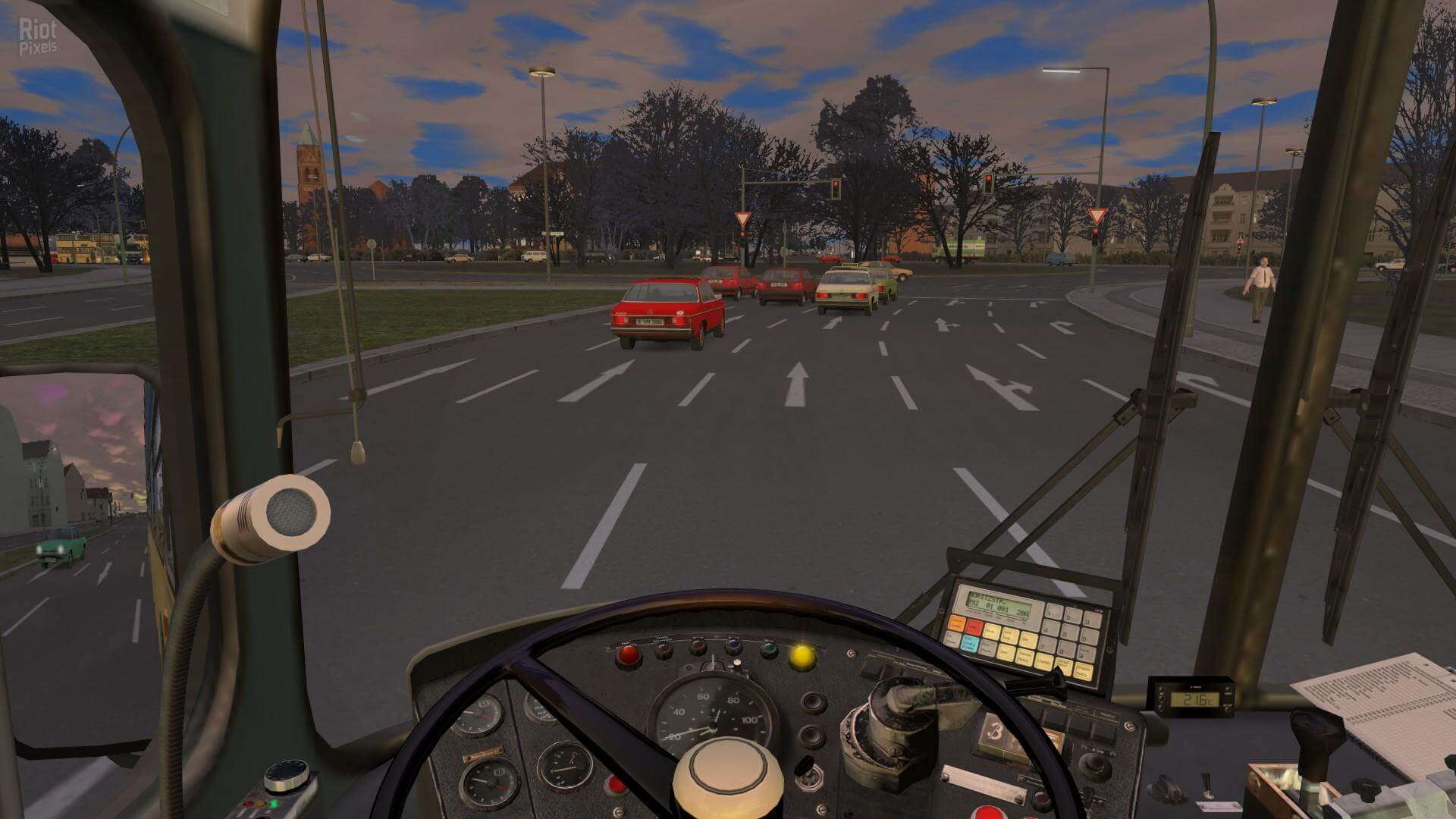This screenshot has height=819, width=1456.
Task: Turn the silver knob on the microphone console
Action: pyautogui.click(x=285, y=777)
